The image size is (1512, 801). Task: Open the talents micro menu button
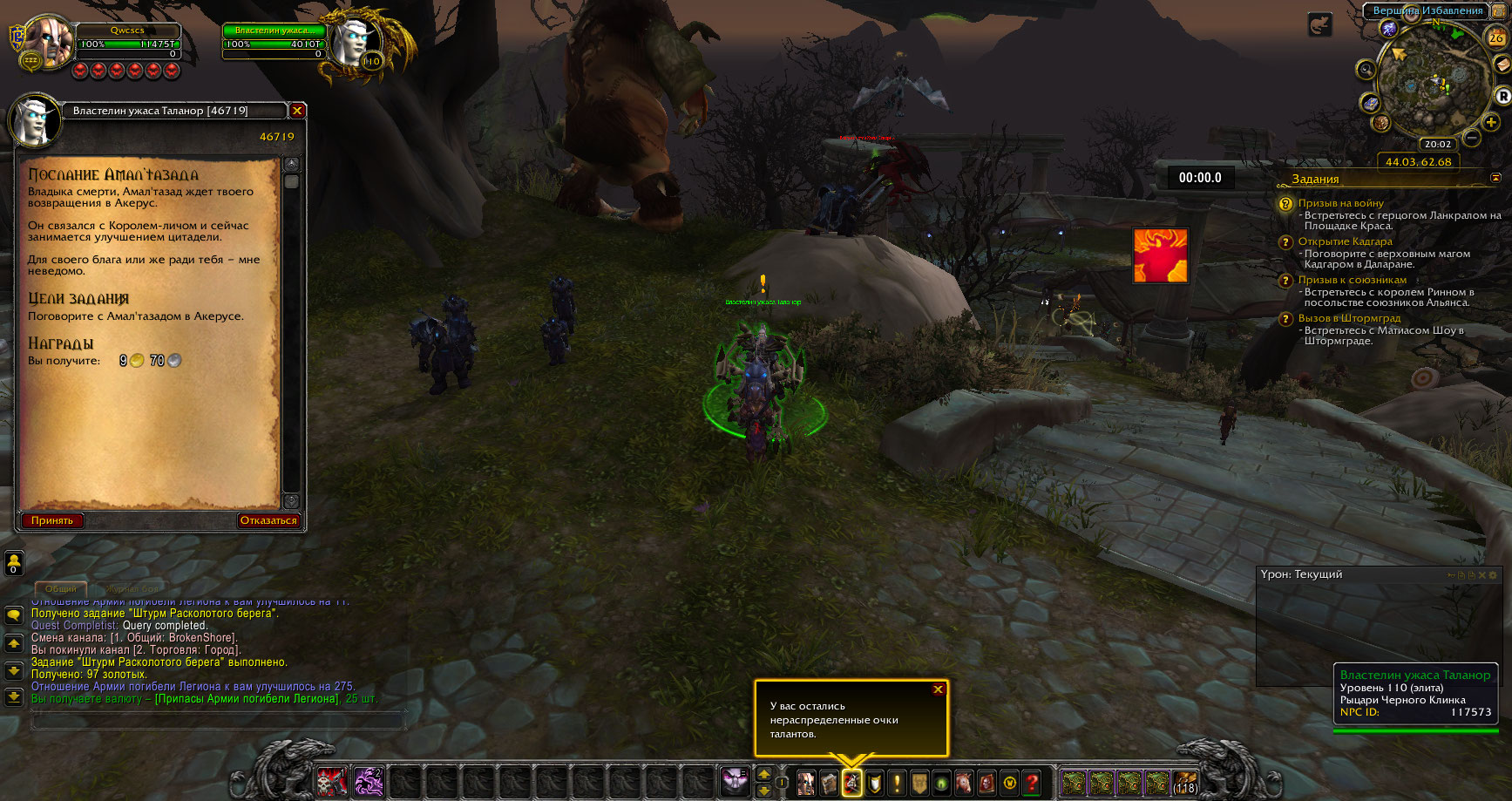(851, 783)
